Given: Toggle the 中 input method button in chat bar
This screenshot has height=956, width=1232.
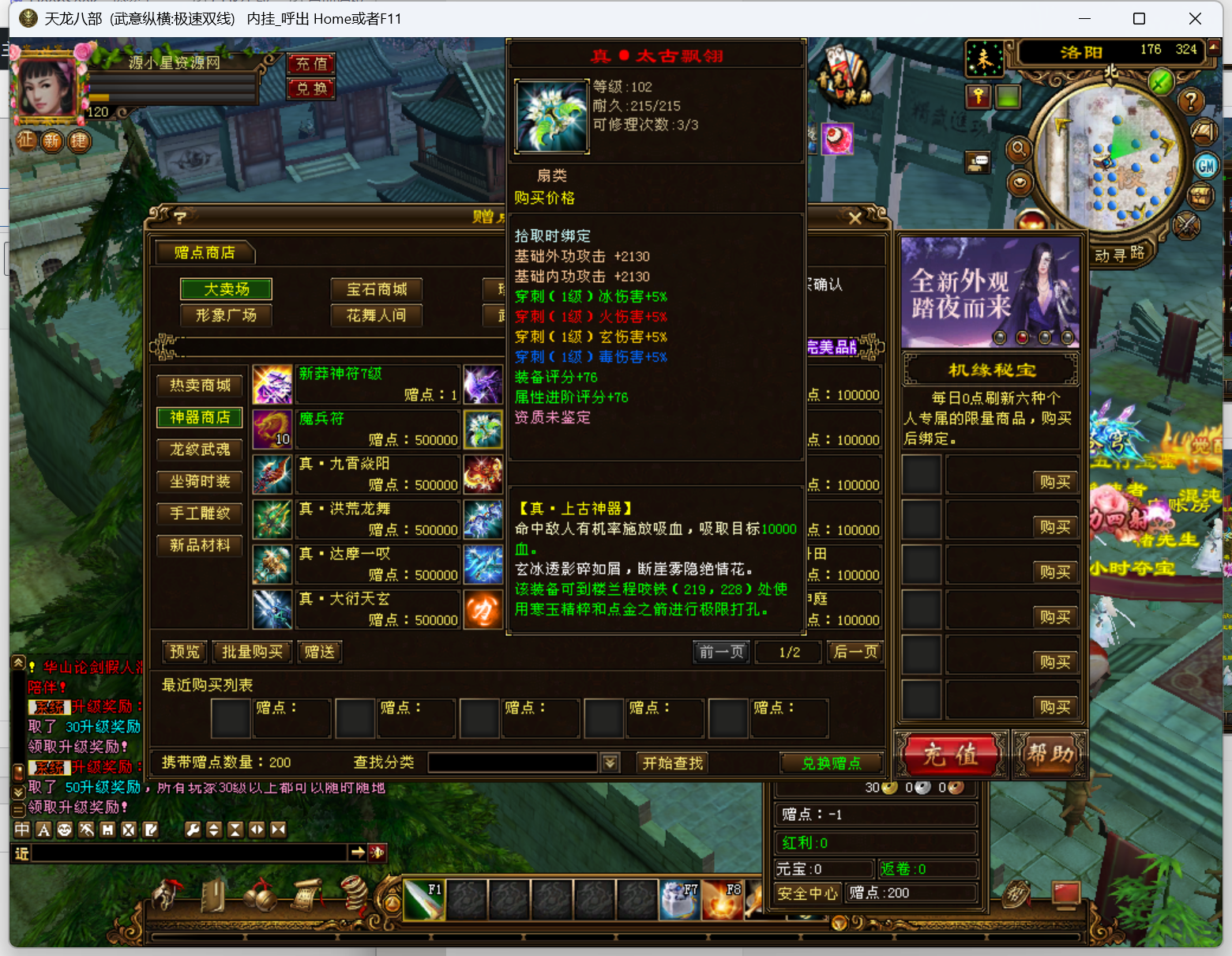Looking at the screenshot, I should click(21, 830).
